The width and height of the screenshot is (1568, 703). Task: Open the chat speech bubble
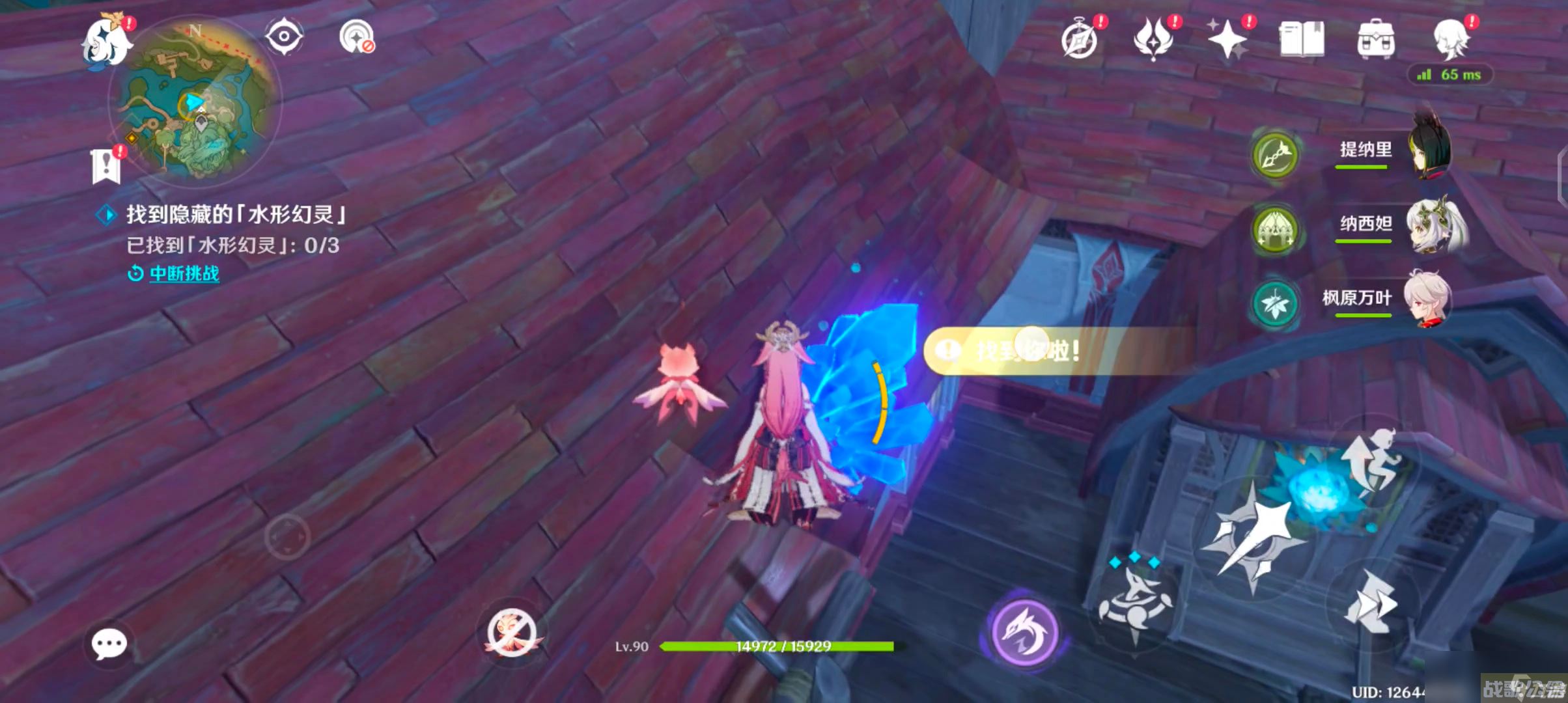pos(109,644)
